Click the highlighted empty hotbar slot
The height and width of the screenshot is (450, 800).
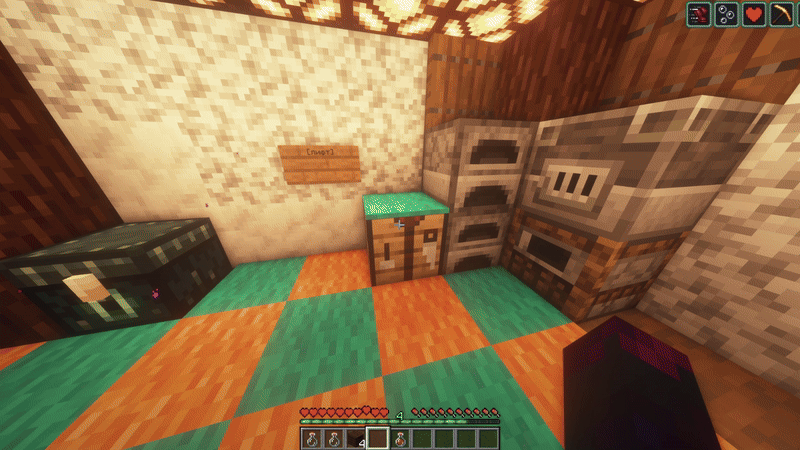point(377,438)
